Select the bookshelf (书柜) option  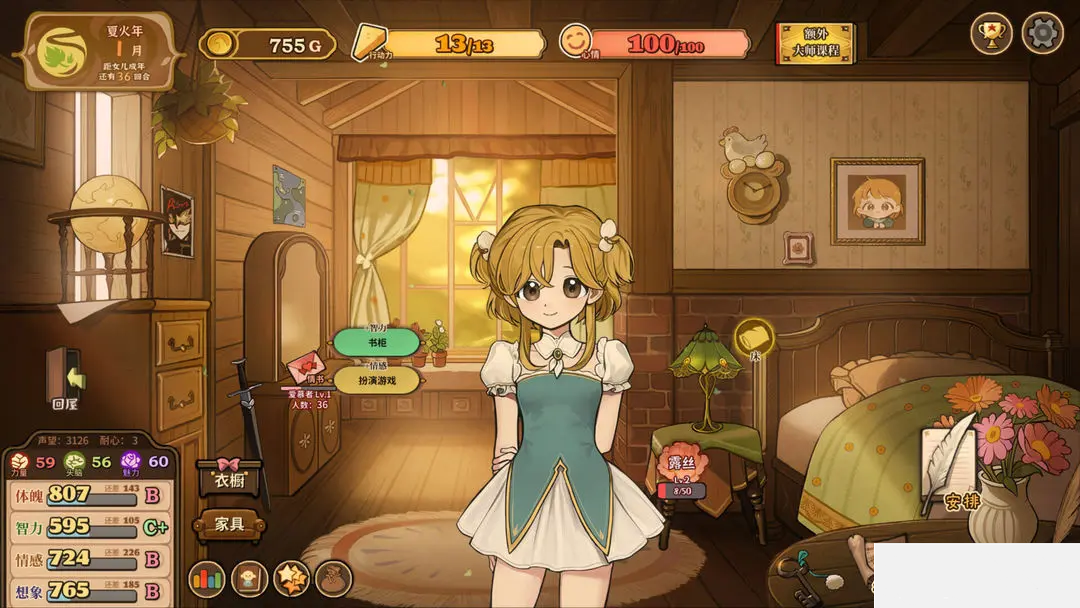376,343
